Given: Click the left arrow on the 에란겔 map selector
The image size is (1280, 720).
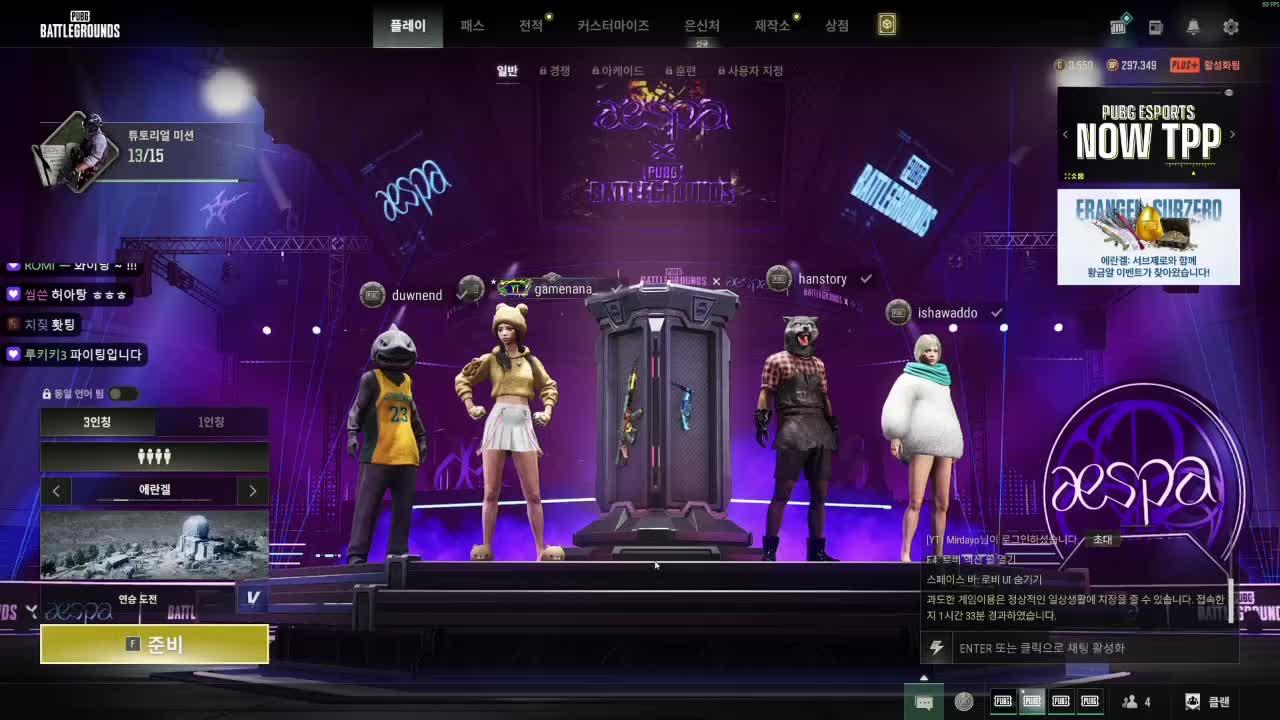Looking at the screenshot, I should 56,490.
